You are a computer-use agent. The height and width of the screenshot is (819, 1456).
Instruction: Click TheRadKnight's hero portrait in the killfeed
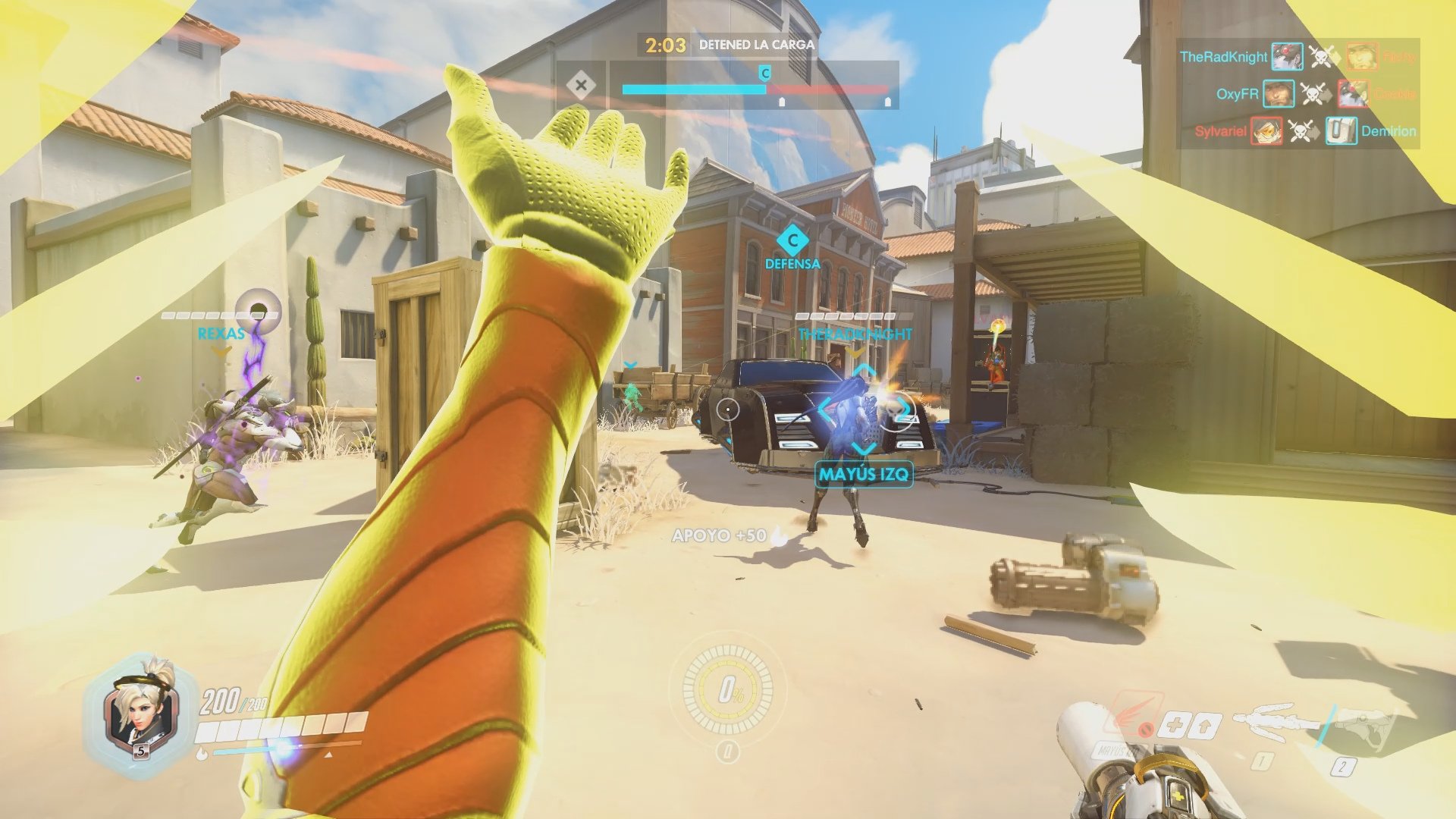1288,56
